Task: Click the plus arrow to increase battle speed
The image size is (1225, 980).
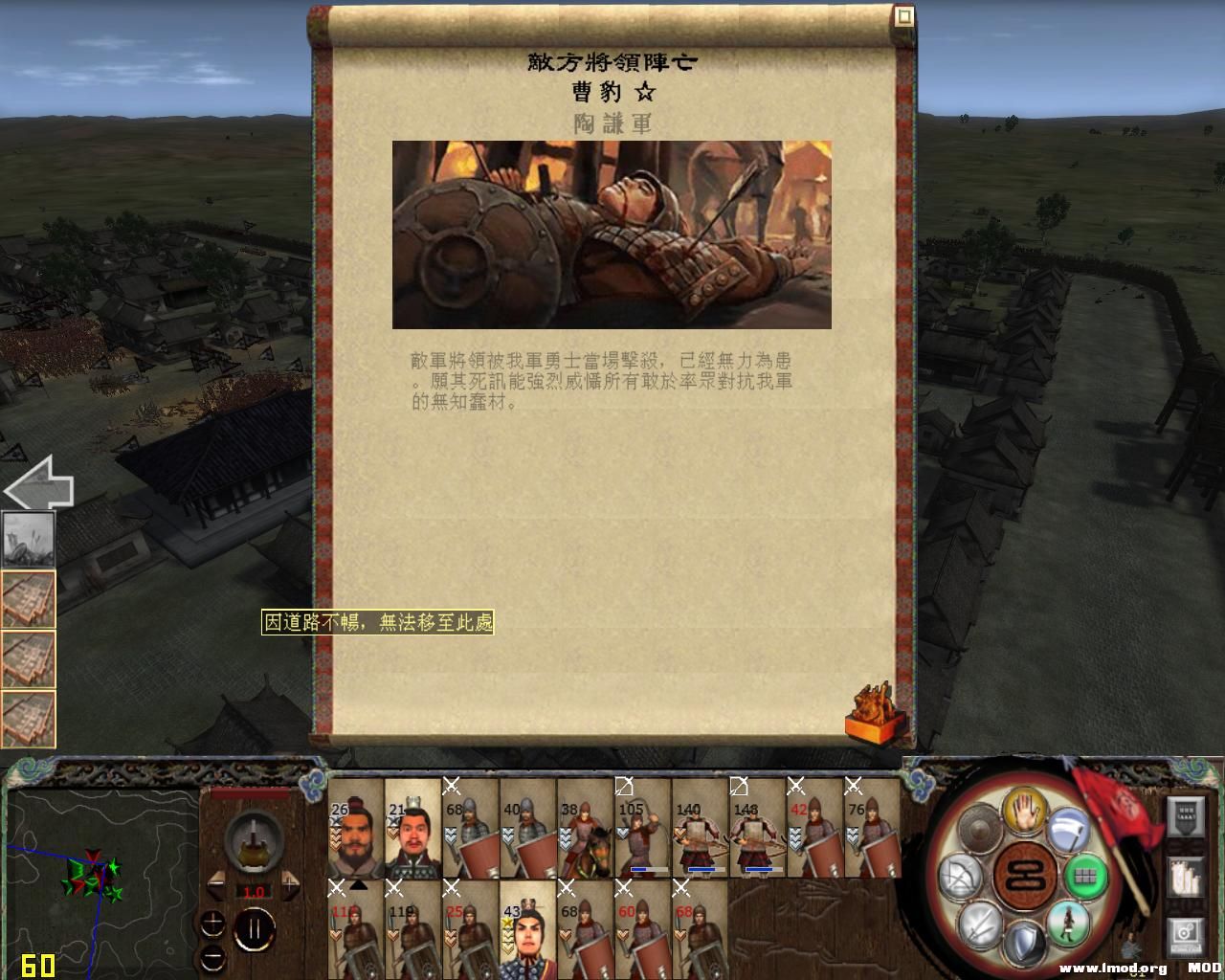Action: [292, 884]
